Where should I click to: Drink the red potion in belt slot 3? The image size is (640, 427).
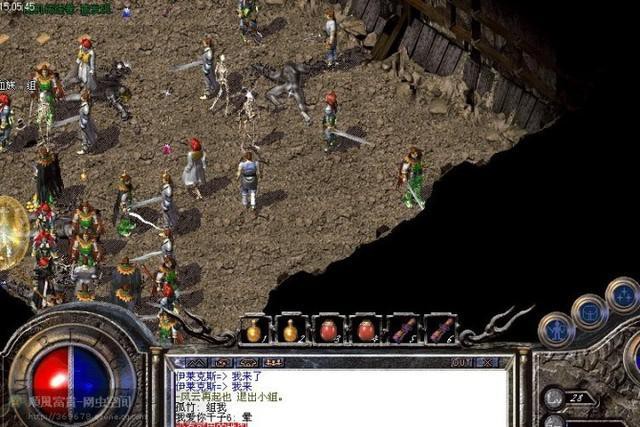click(328, 329)
